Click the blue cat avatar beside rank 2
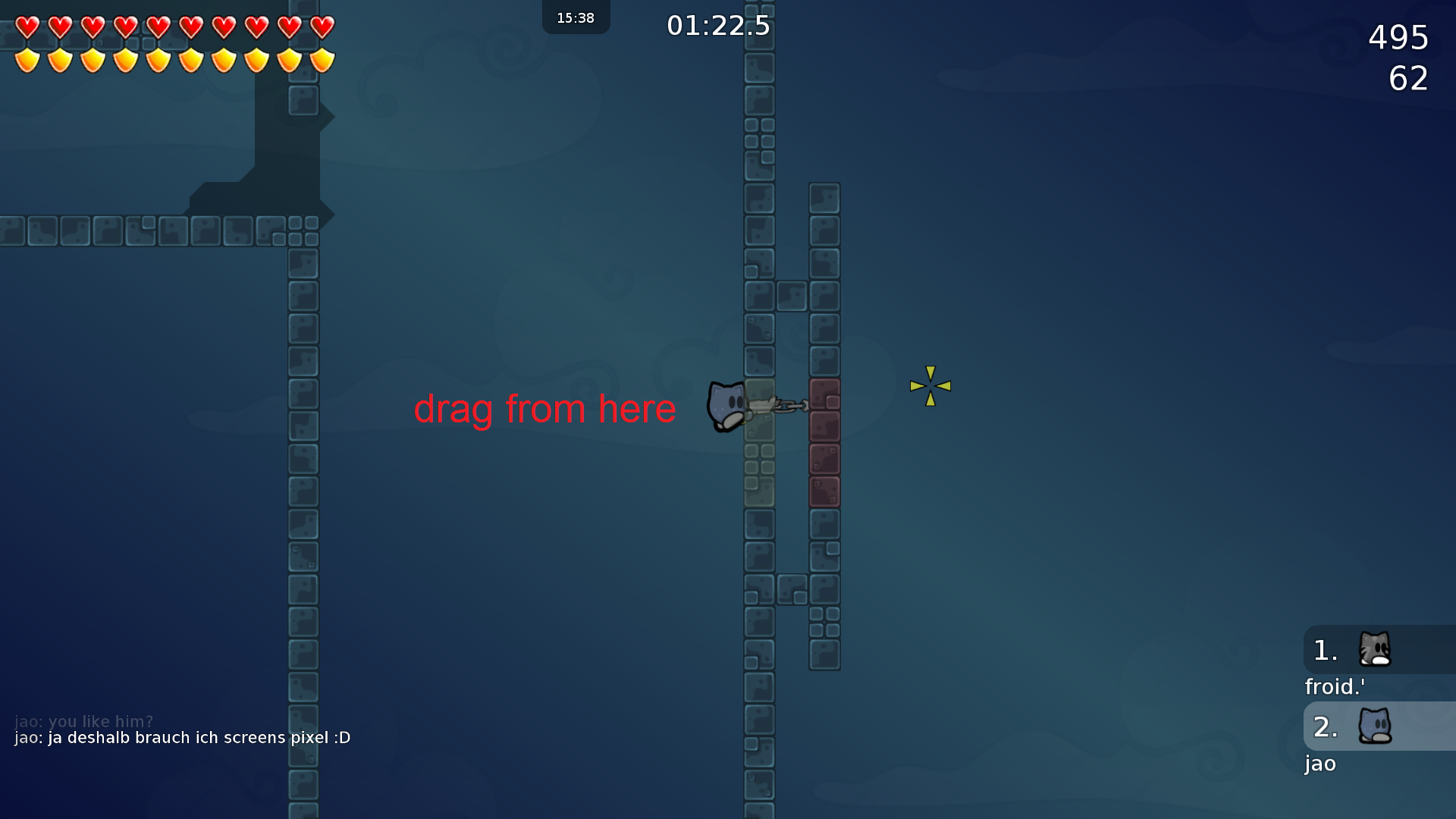This screenshot has height=819, width=1456. pos(1375,726)
